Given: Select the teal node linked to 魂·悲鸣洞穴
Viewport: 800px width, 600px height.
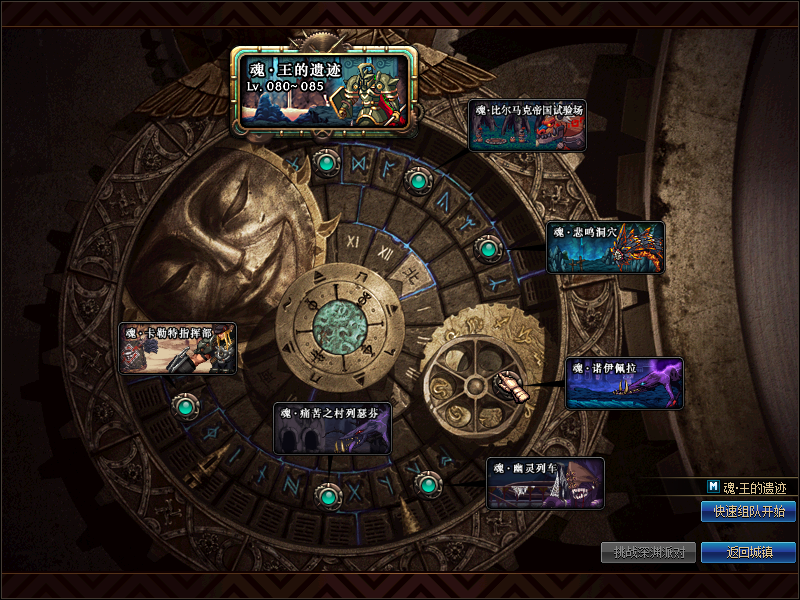Looking at the screenshot, I should pyautogui.click(x=486, y=247).
